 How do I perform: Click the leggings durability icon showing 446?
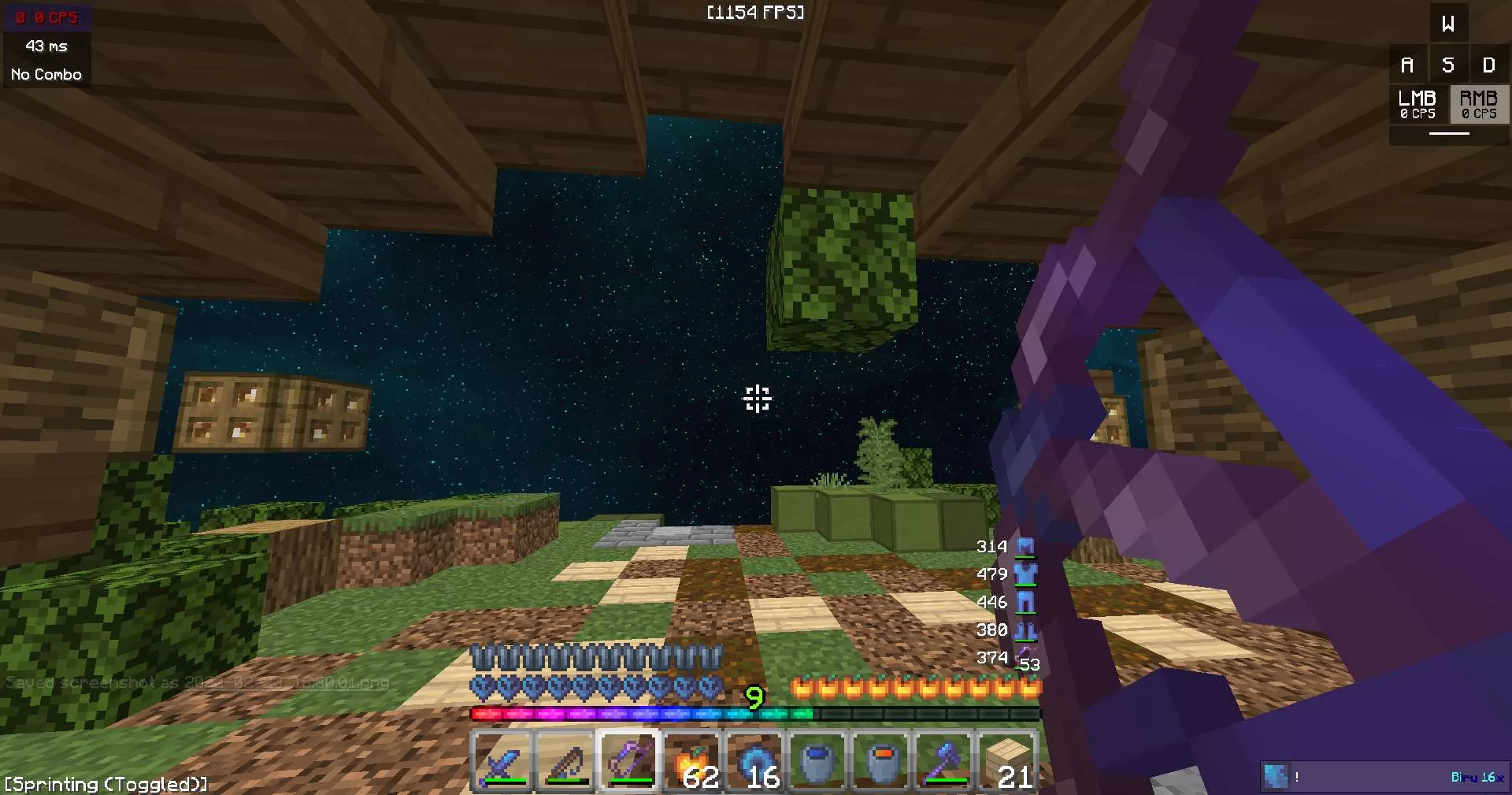point(1026,601)
